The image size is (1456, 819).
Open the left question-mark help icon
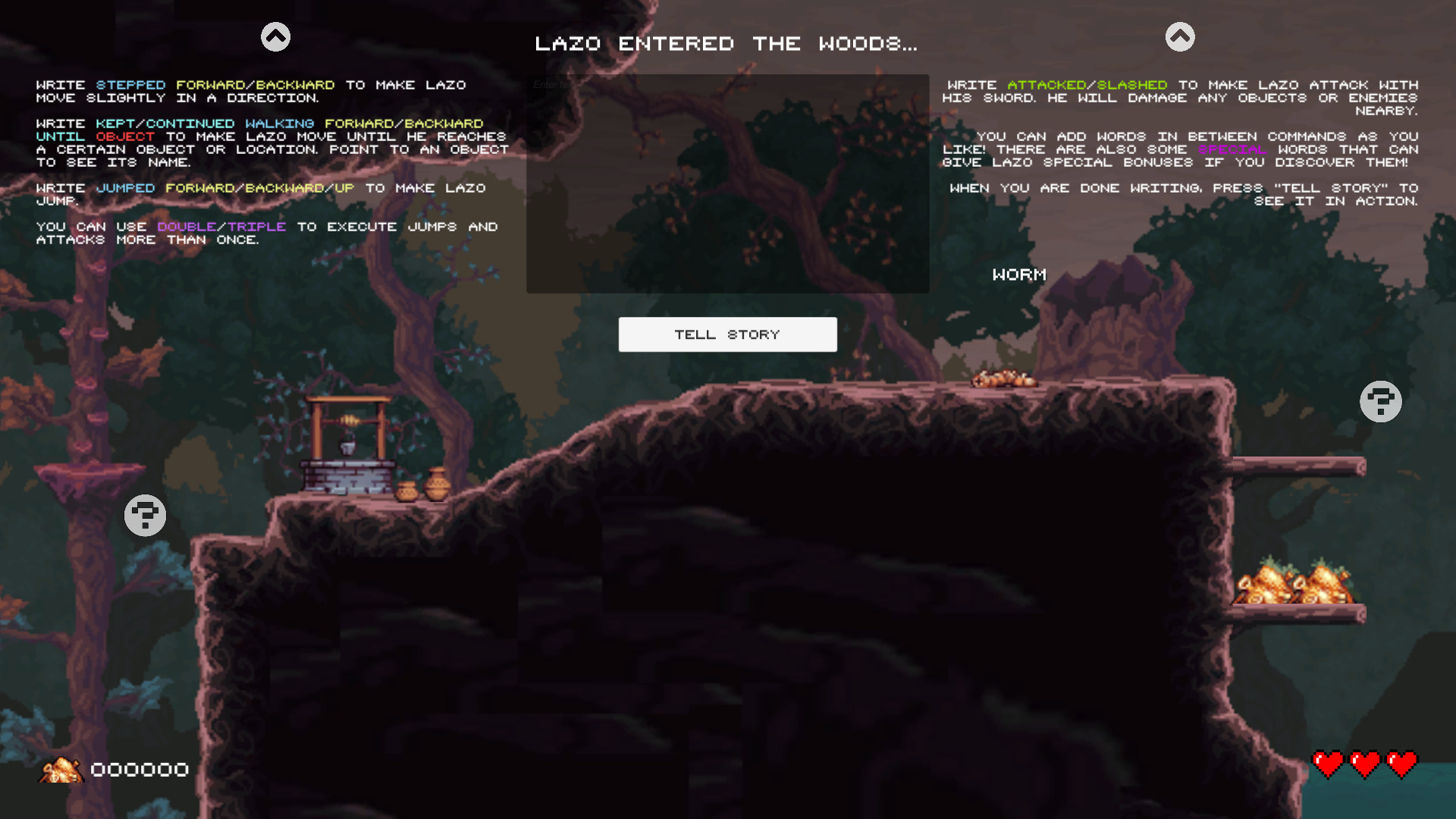[145, 515]
